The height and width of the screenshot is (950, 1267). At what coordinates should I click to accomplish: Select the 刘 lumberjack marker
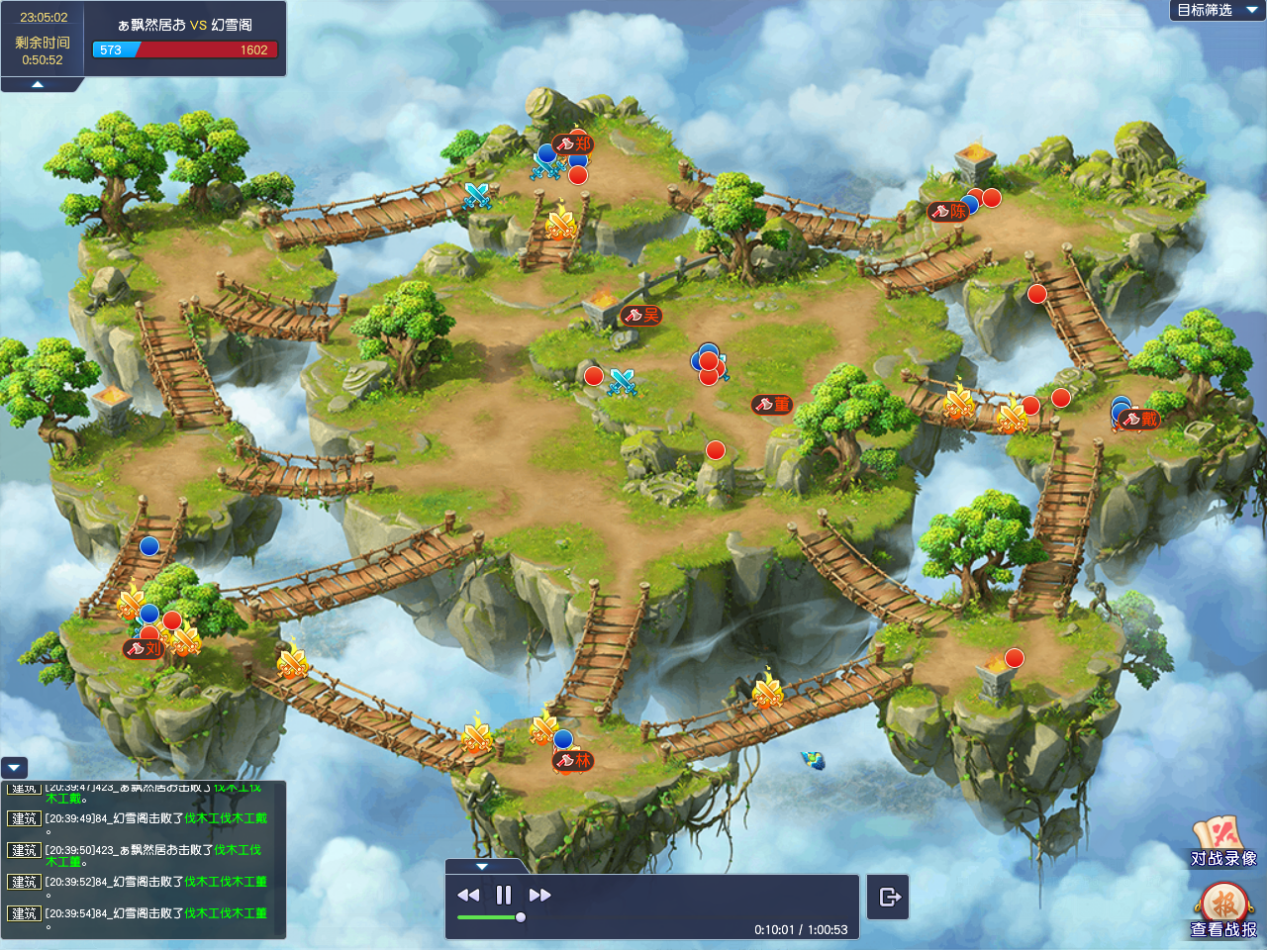[x=143, y=648]
